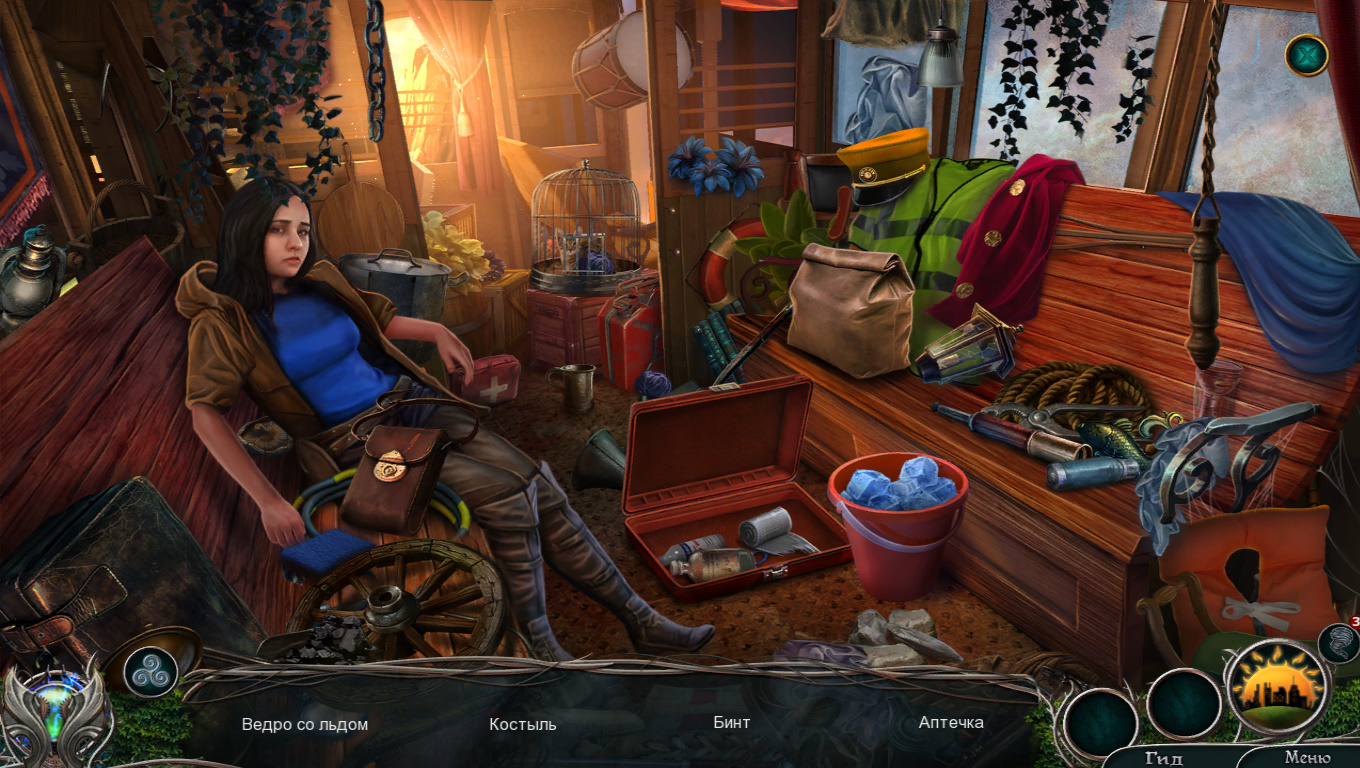Close the hidden object scene
The height and width of the screenshot is (768, 1360).
point(1306,55)
